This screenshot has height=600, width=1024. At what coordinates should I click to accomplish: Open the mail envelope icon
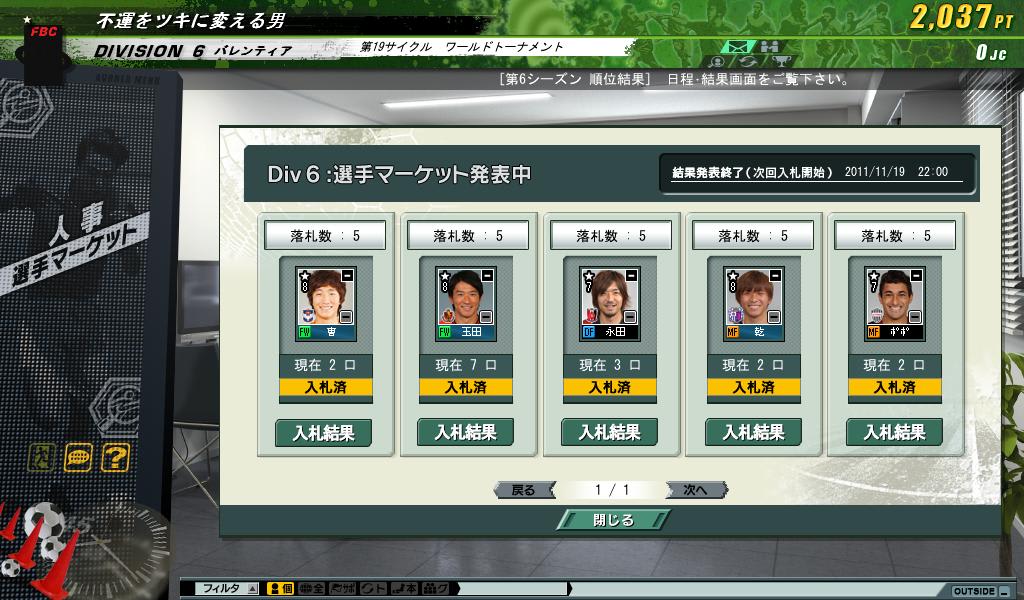click(738, 47)
